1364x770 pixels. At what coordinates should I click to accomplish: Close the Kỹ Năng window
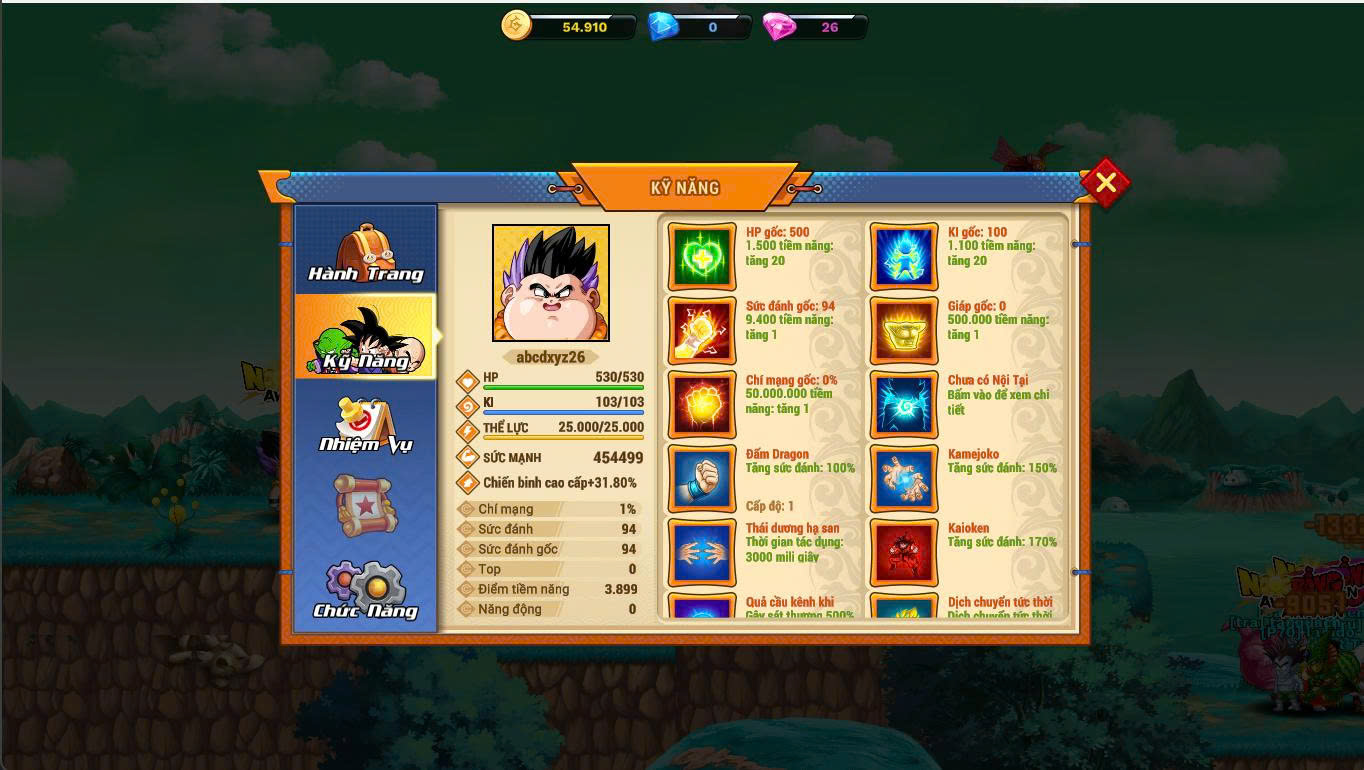[x=1105, y=183]
